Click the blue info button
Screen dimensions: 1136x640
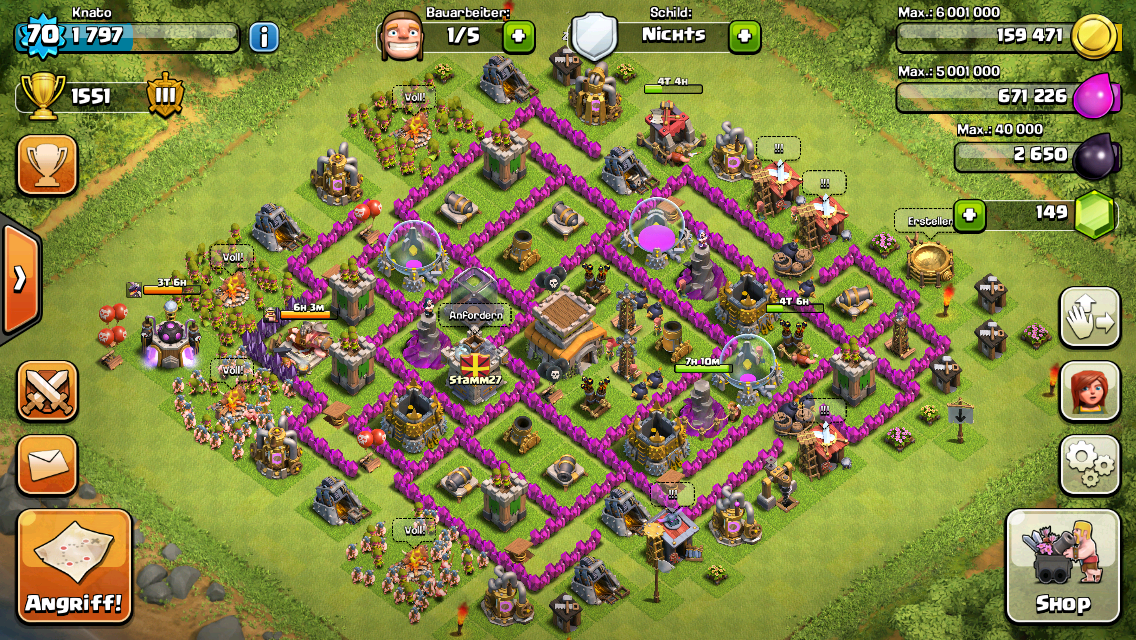(x=263, y=38)
